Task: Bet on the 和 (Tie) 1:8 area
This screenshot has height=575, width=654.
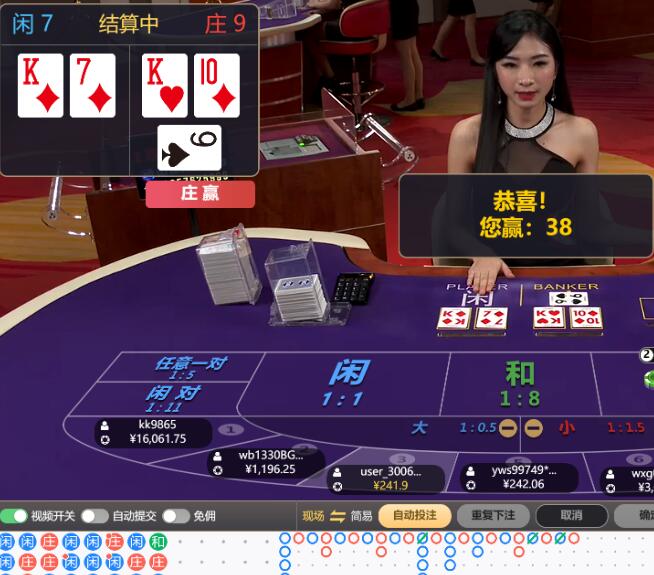Action: [519, 383]
